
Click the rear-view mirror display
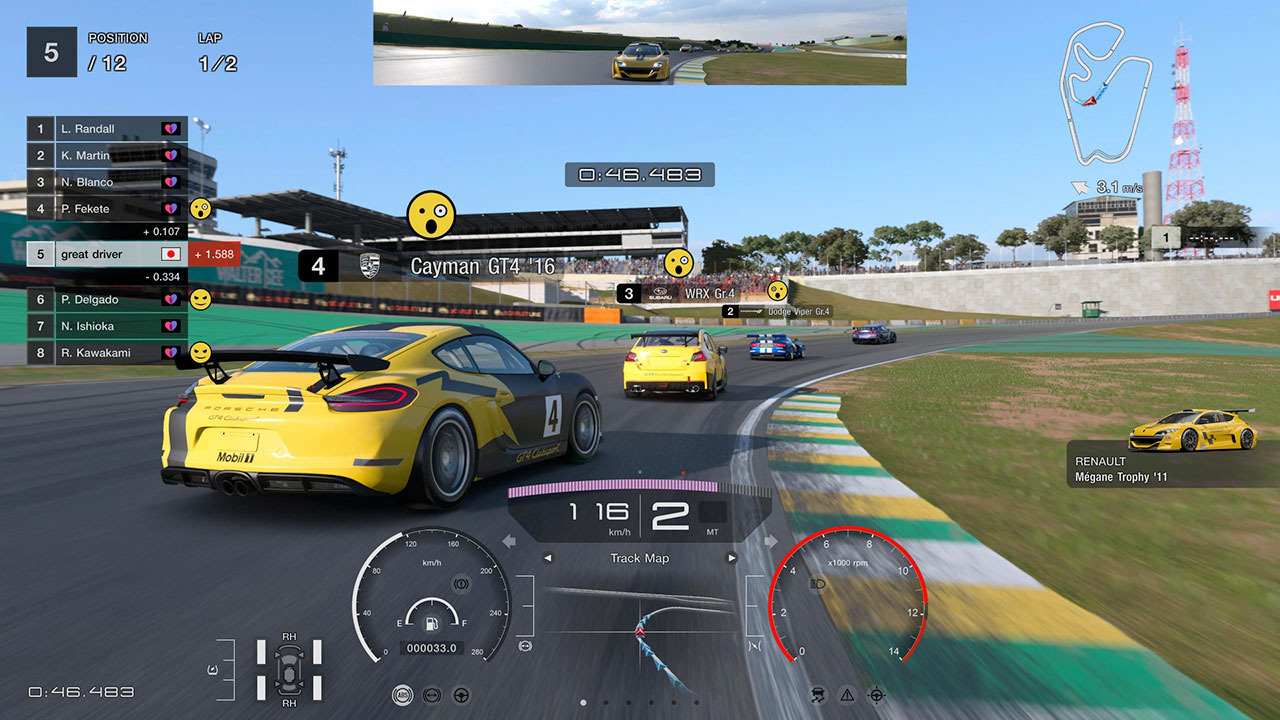640,43
